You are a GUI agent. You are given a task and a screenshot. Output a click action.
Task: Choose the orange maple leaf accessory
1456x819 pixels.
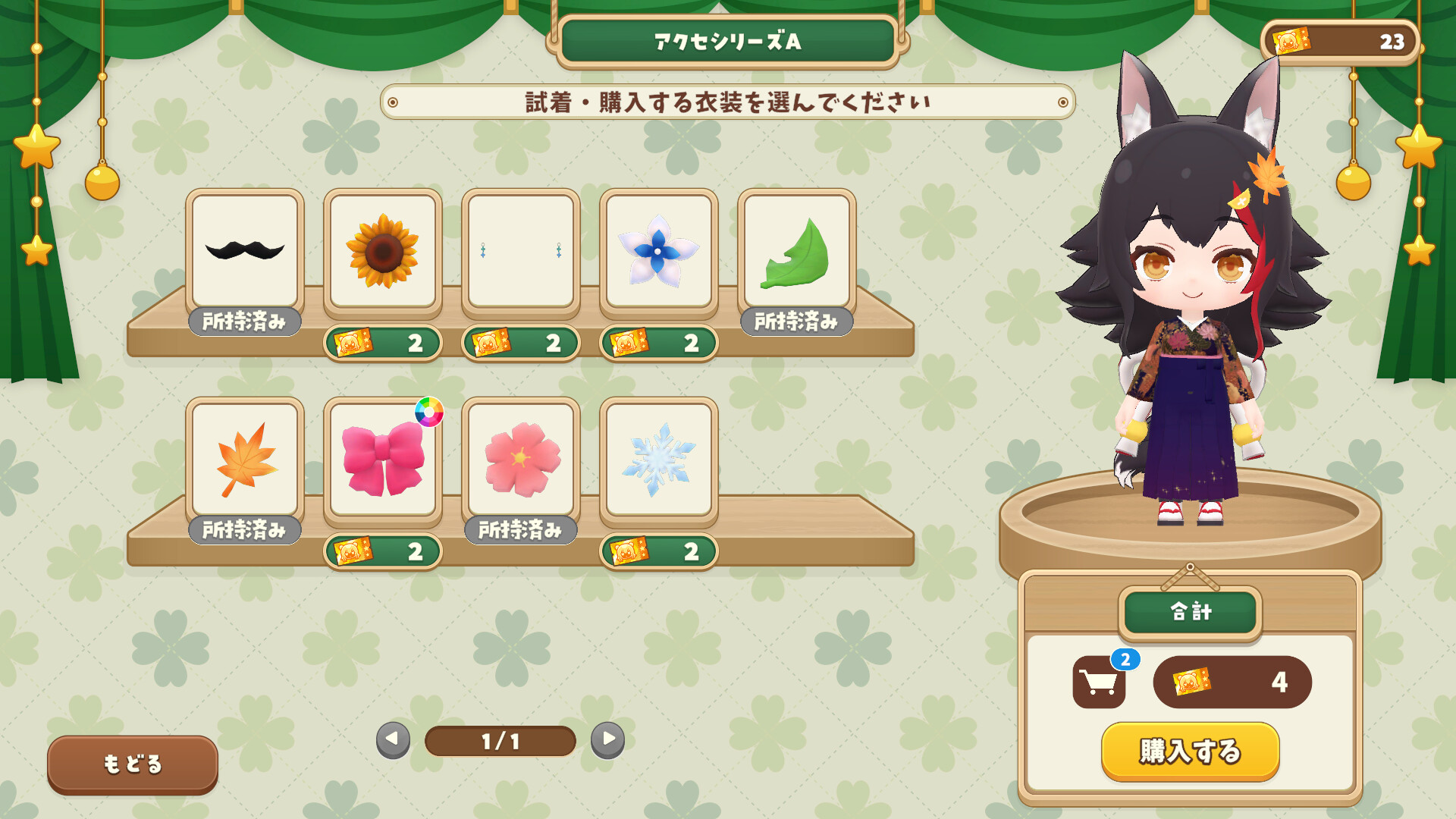pos(245,460)
